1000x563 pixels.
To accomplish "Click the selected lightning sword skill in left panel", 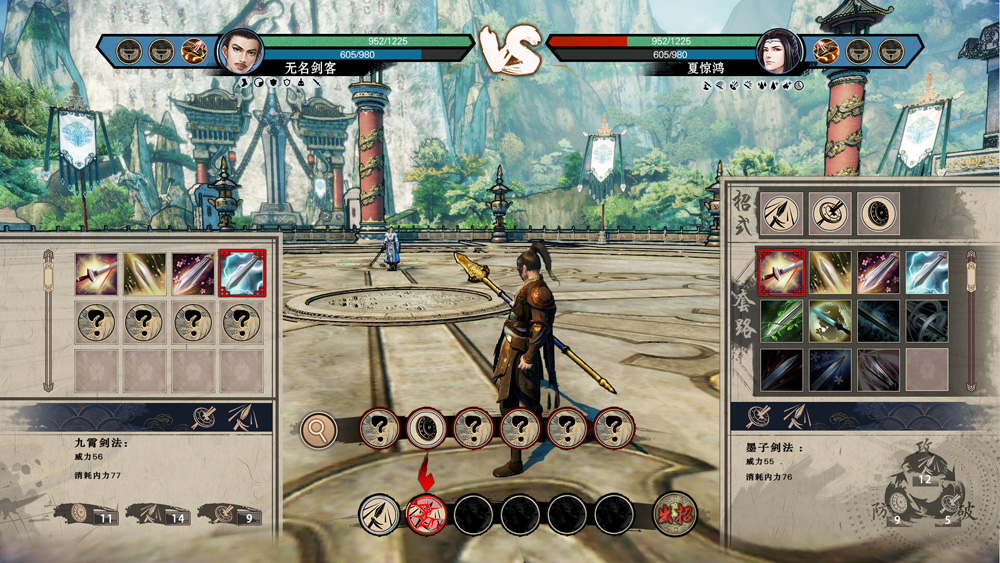I will 242,274.
